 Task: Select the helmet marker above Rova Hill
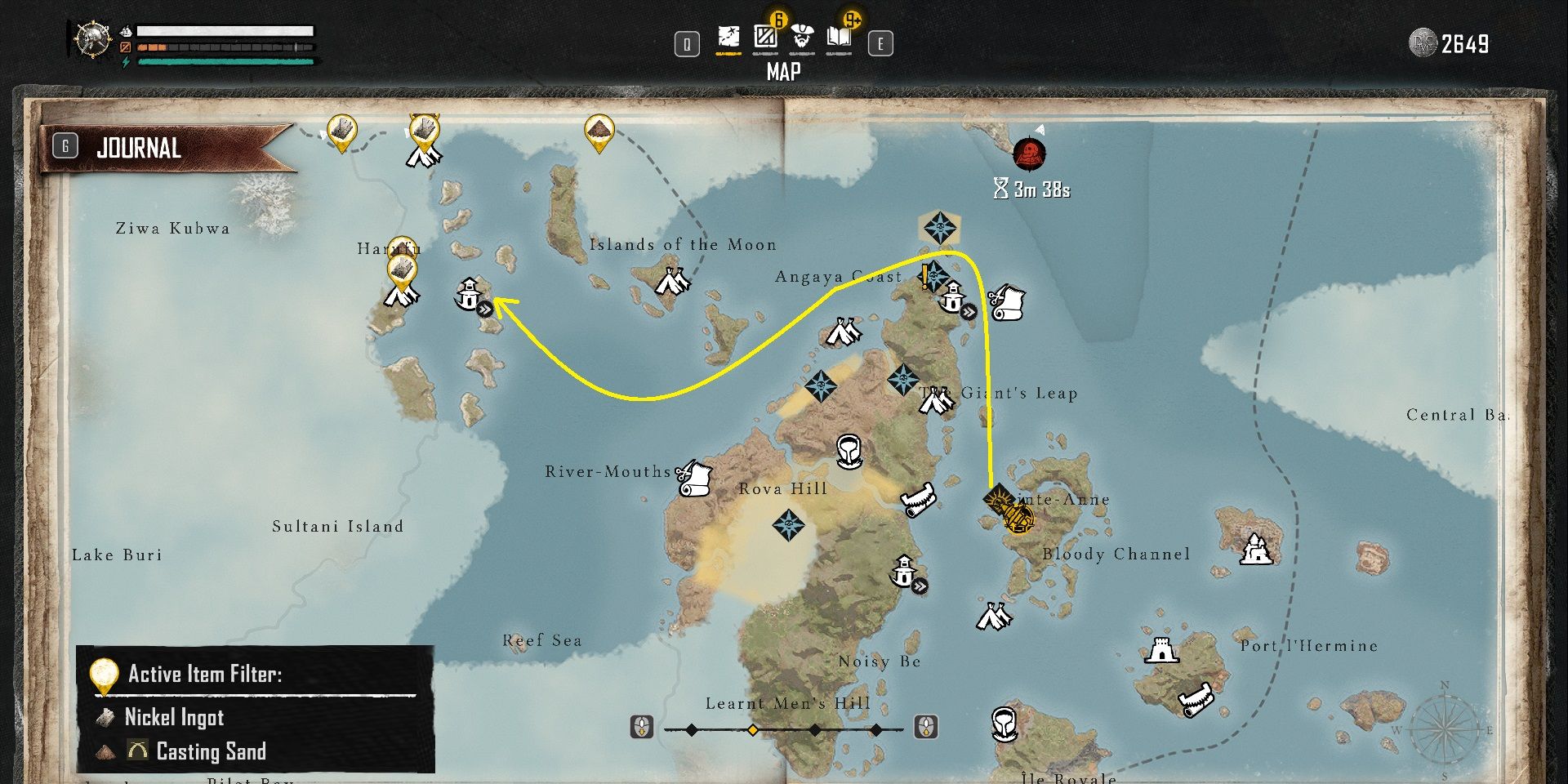[849, 450]
